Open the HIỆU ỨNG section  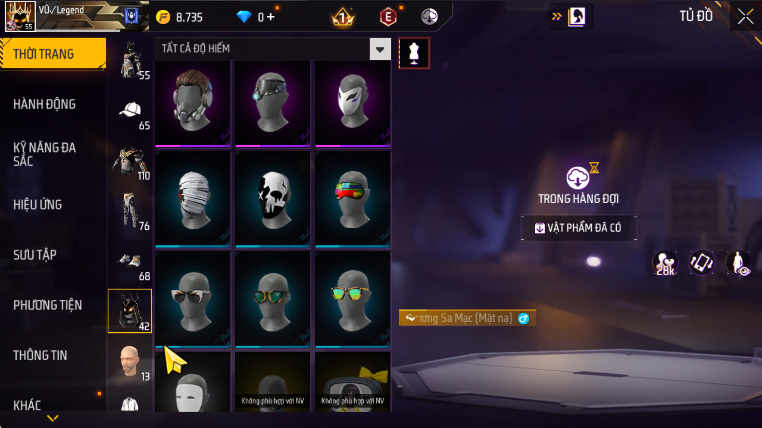pyautogui.click(x=38, y=204)
